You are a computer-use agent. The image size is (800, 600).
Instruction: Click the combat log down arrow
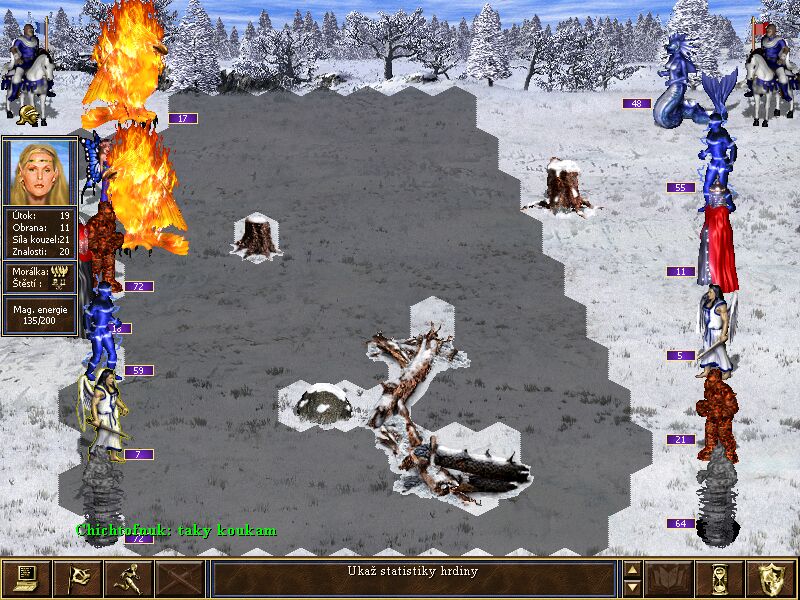click(632, 587)
